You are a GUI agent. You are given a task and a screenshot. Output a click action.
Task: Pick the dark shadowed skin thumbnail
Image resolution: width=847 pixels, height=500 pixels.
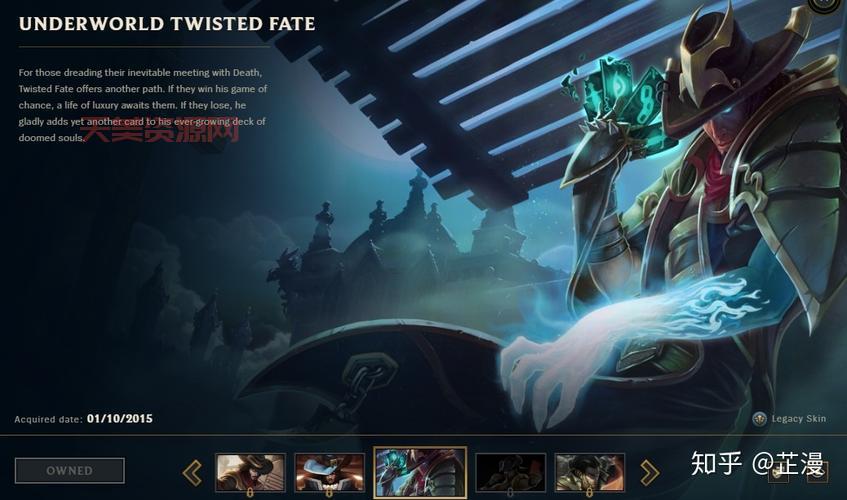[510, 472]
